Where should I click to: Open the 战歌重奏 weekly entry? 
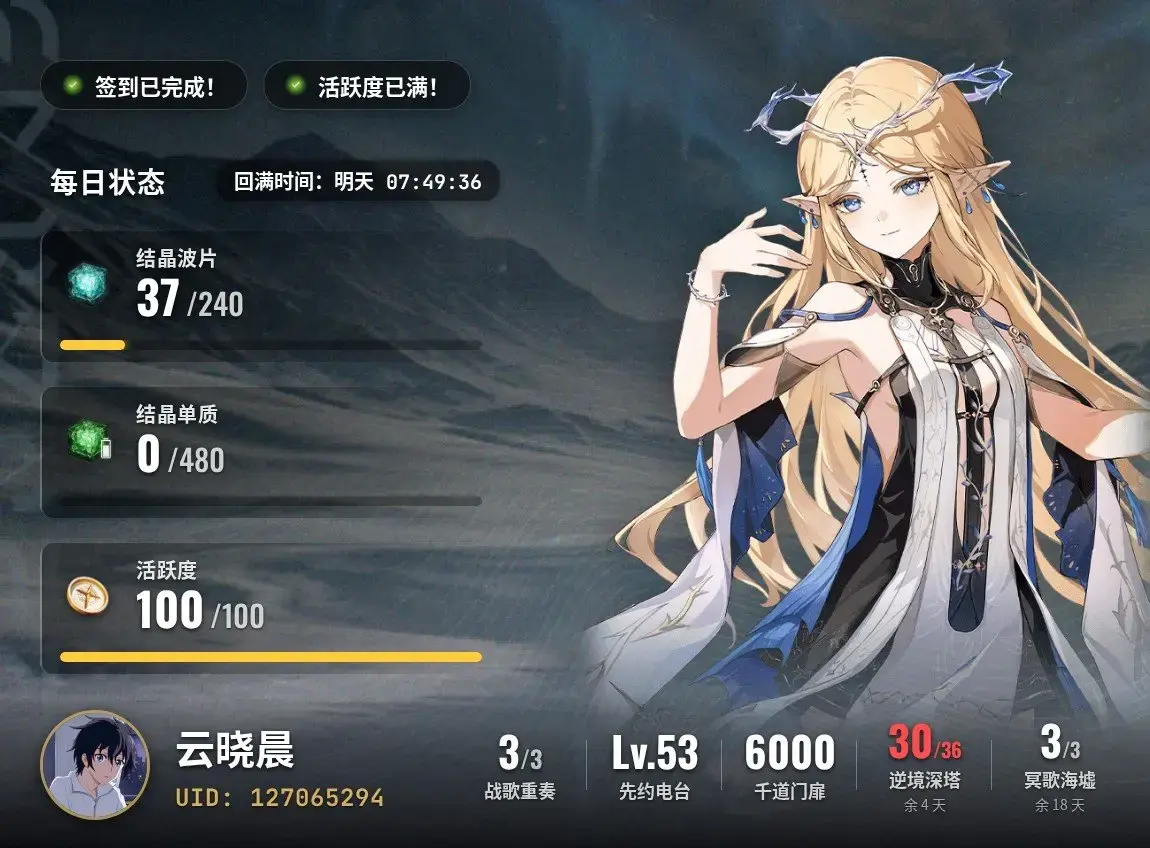coord(520,768)
